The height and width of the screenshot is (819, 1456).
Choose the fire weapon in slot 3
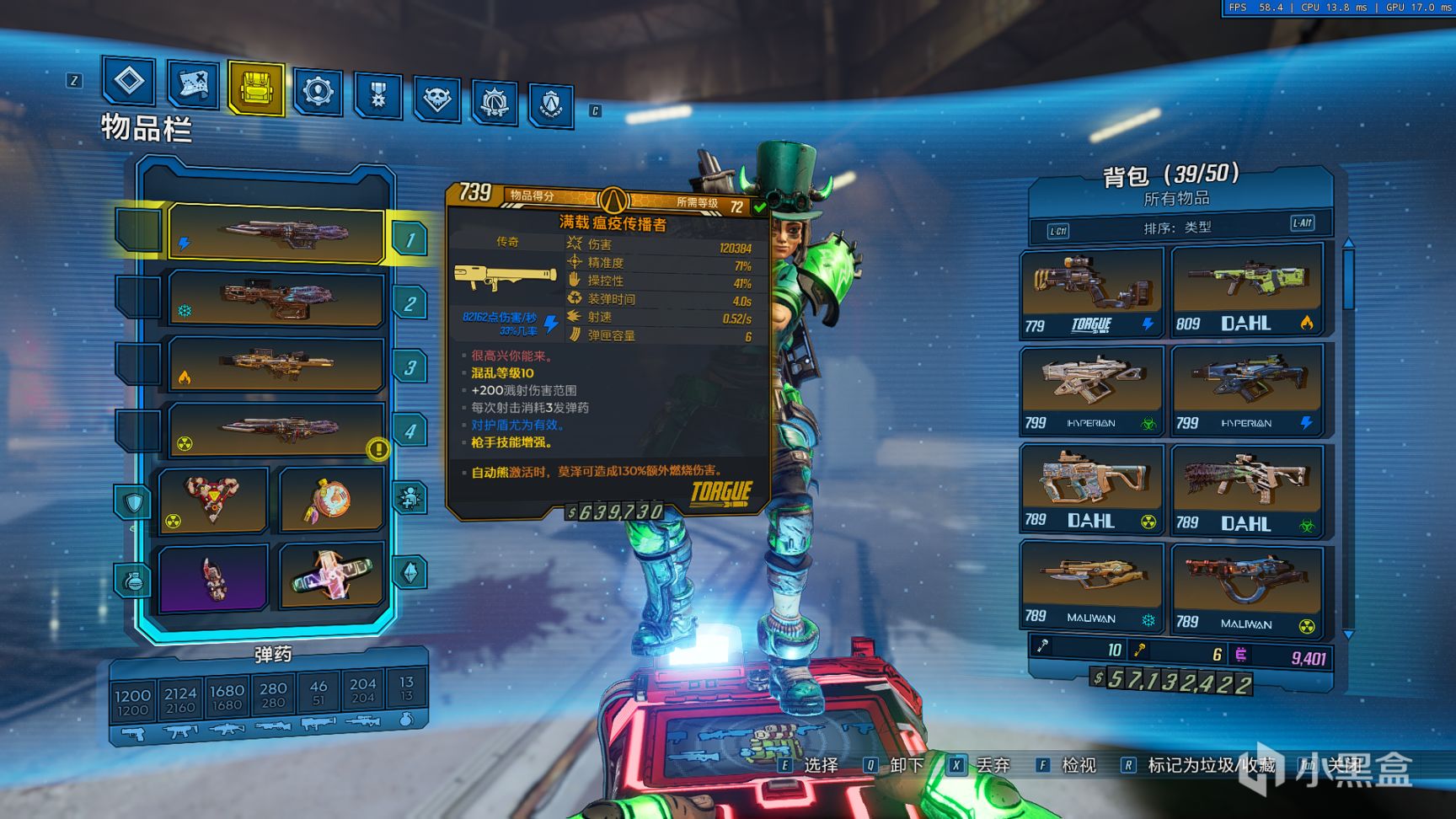276,363
